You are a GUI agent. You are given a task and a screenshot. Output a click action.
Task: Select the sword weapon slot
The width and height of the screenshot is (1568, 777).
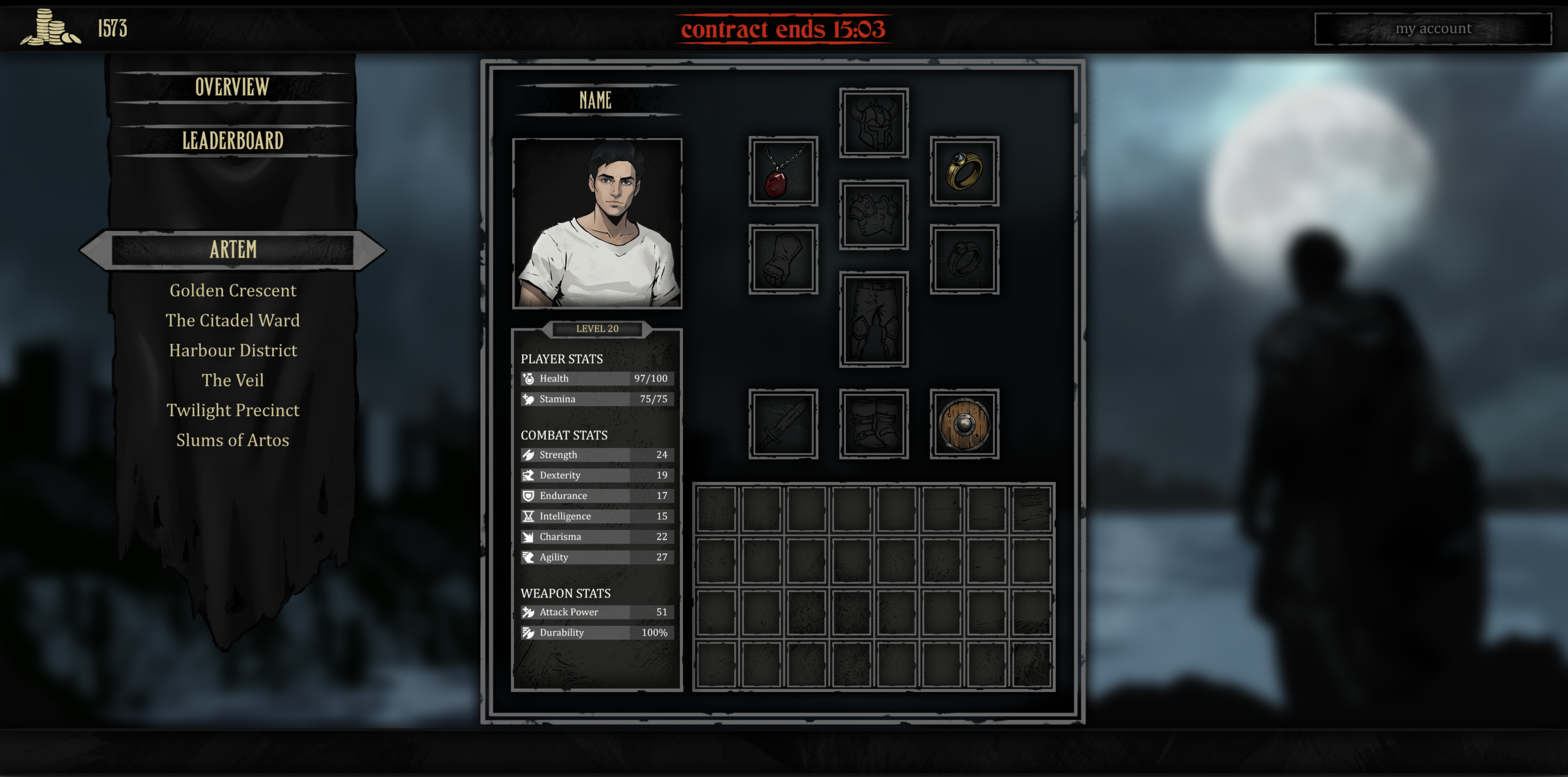coord(783,424)
